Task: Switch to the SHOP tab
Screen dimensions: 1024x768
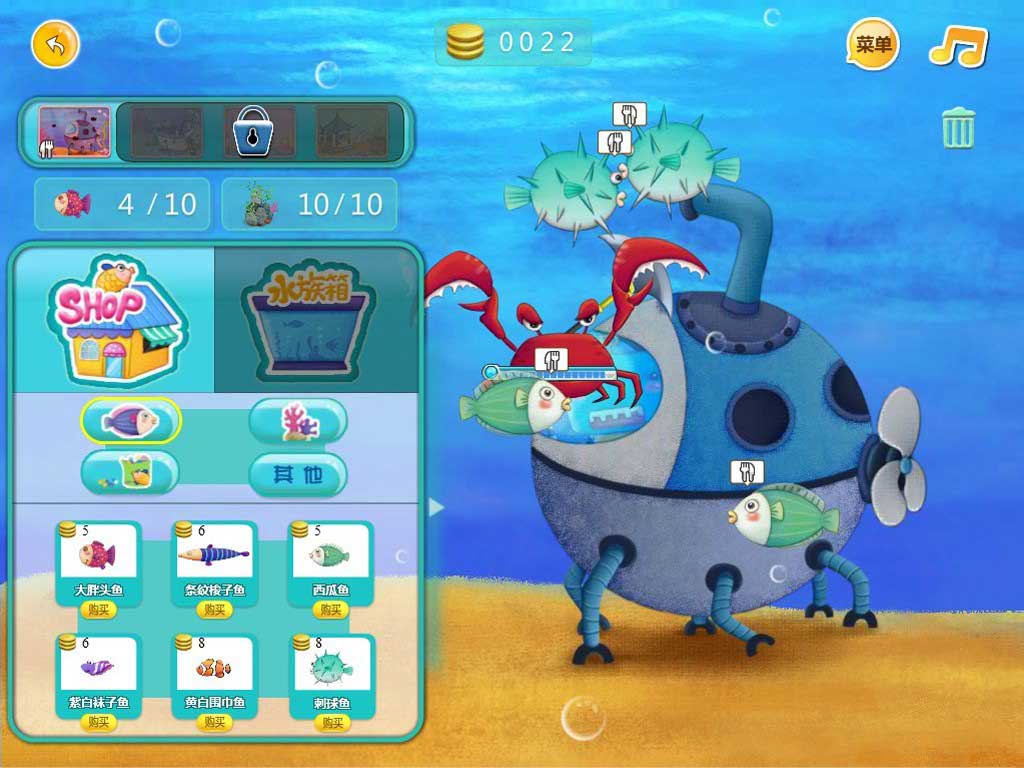Action: tap(115, 319)
